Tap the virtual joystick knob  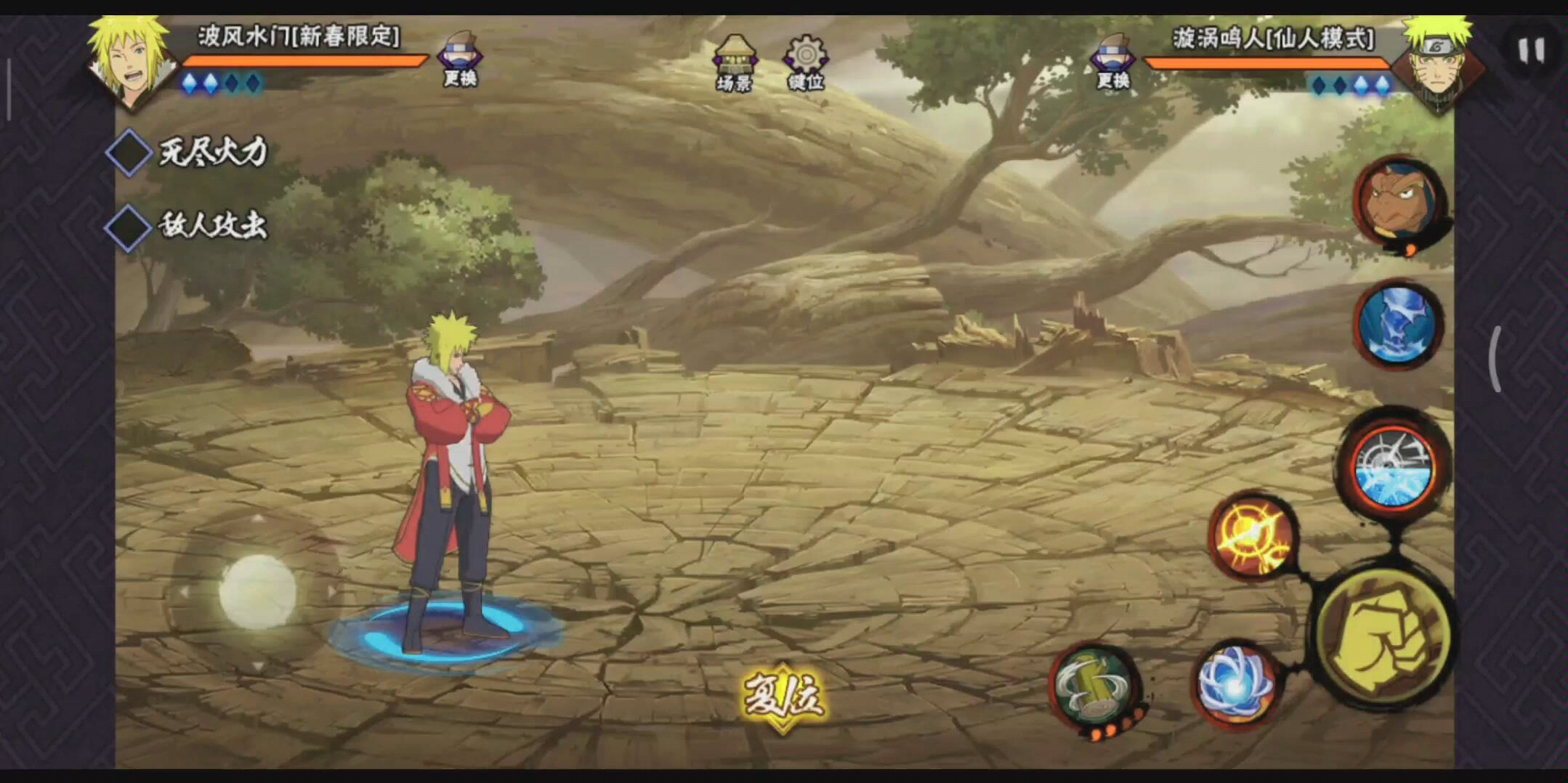pyautogui.click(x=258, y=591)
